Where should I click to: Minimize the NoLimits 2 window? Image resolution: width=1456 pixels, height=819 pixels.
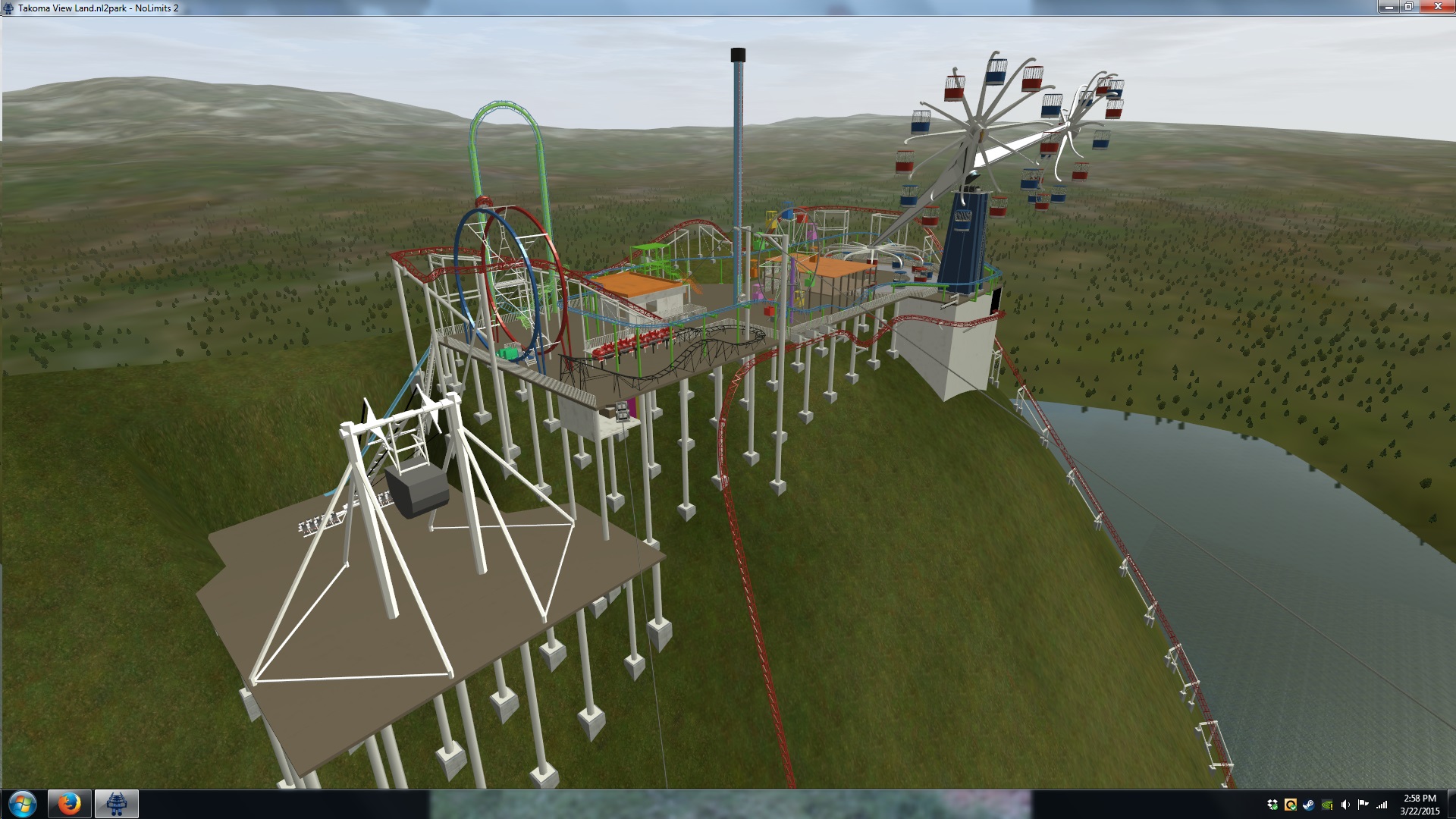1389,7
